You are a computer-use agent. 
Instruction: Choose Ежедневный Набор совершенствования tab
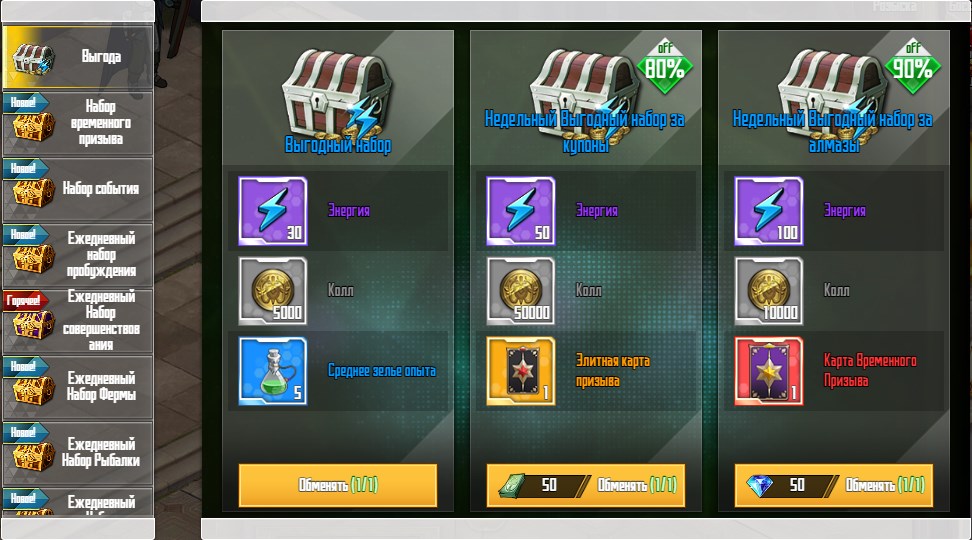(78, 321)
